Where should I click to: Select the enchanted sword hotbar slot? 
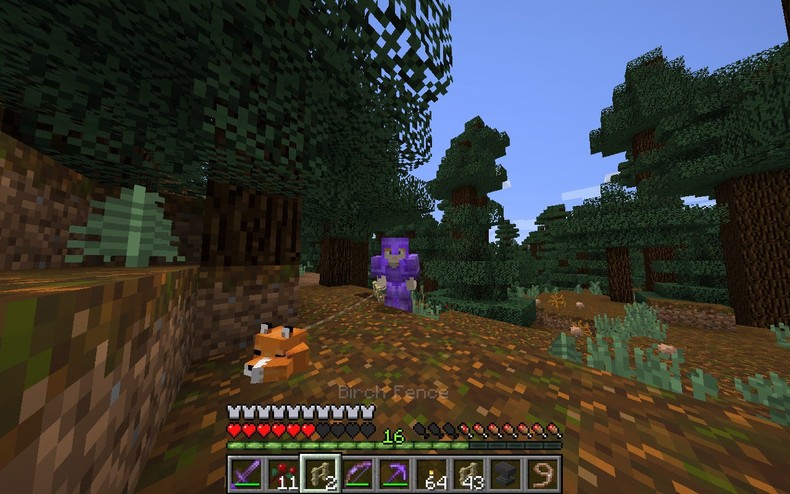(245, 472)
